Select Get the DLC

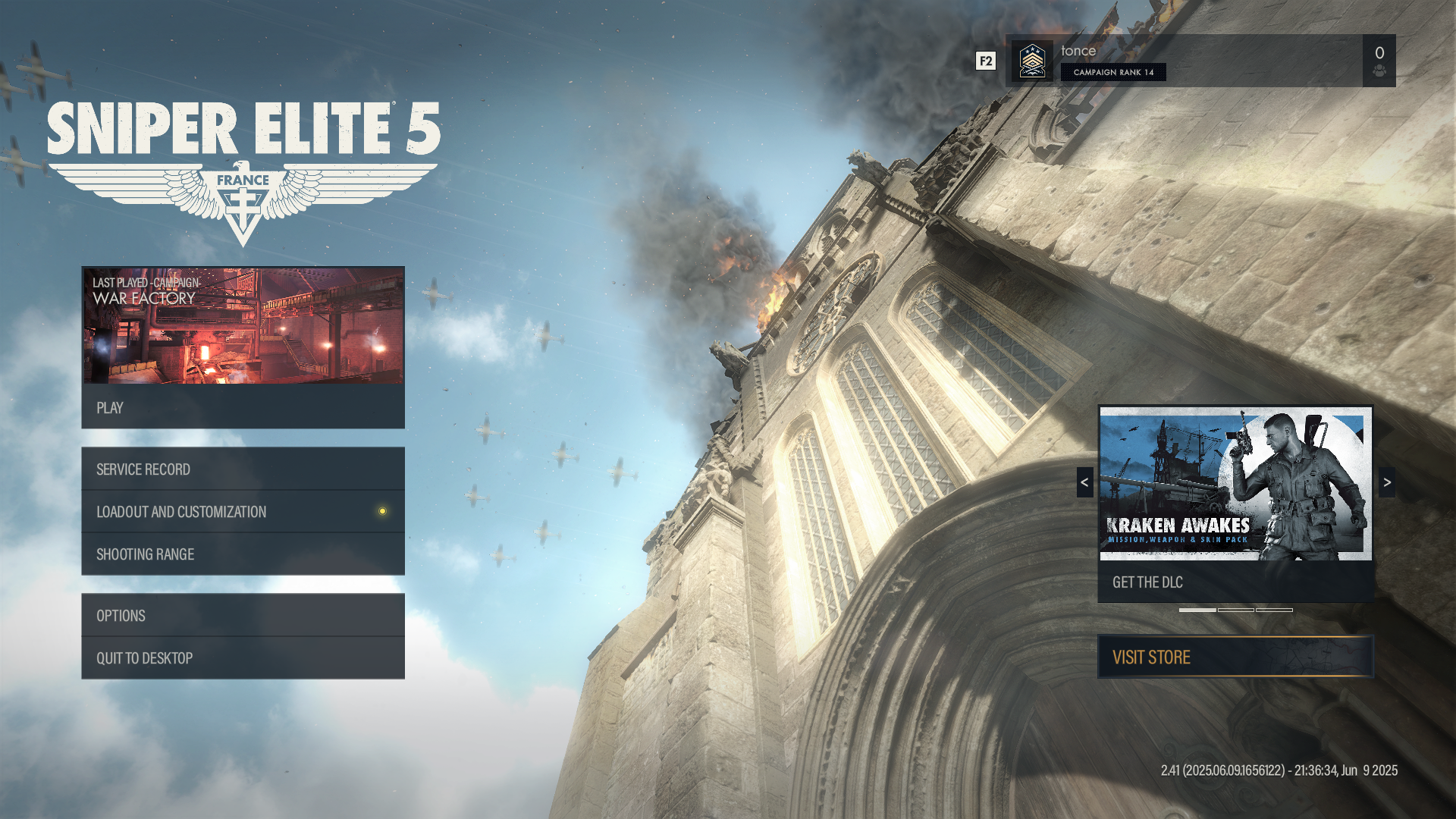[x=1235, y=582]
